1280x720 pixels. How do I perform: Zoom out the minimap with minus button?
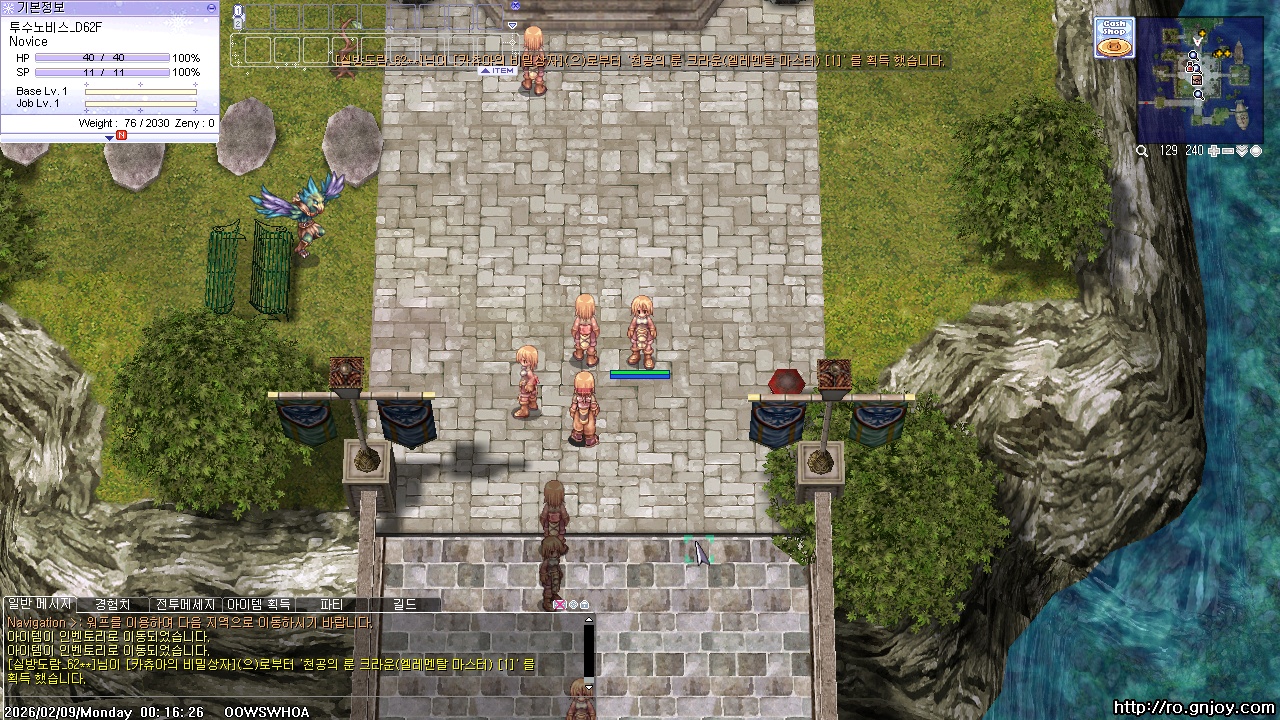click(x=1228, y=151)
